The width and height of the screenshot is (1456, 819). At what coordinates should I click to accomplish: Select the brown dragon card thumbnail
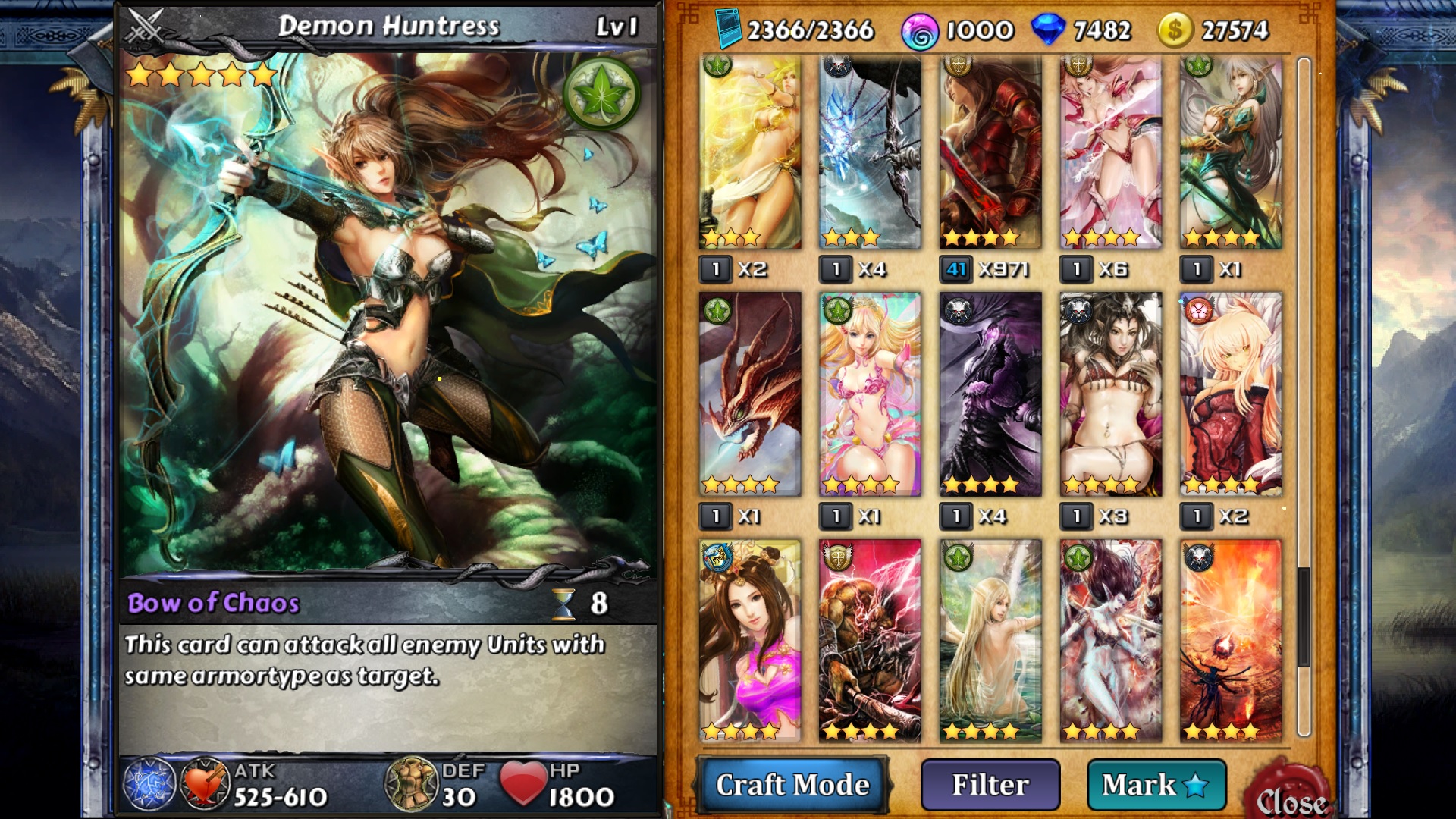pos(751,394)
